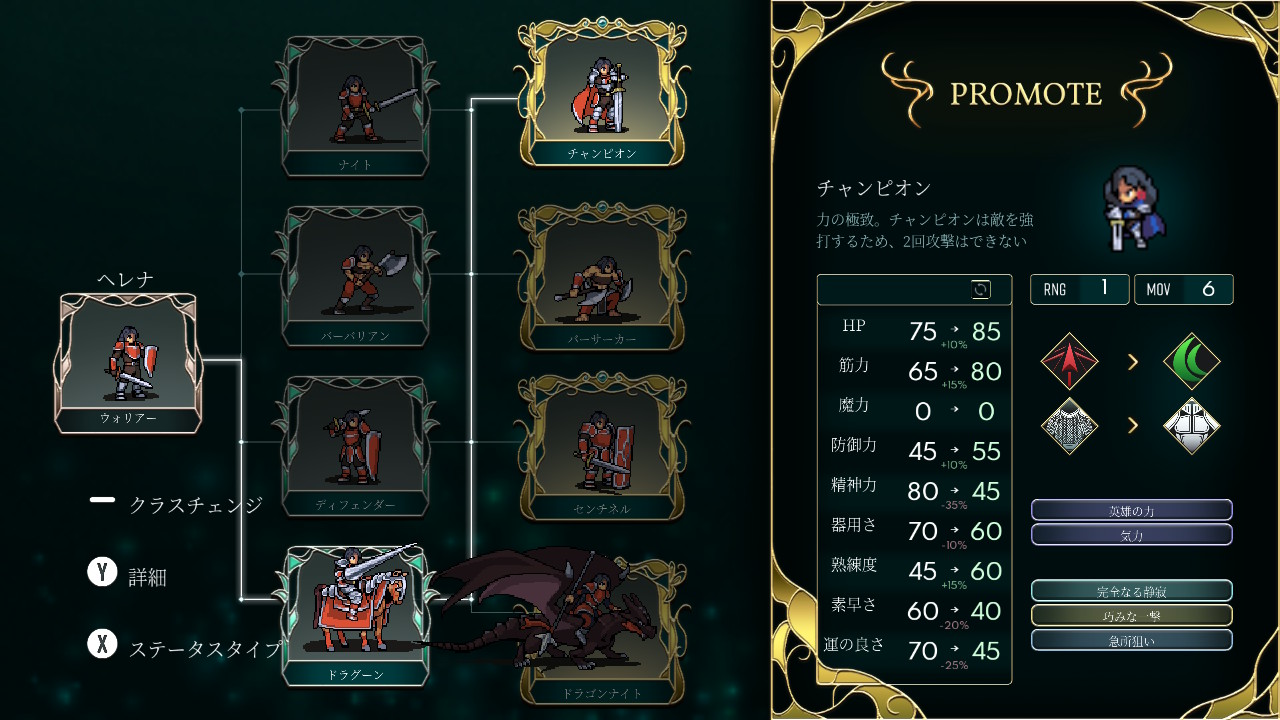
Task: Inspect the green crescent weapon icon
Action: tap(1192, 362)
